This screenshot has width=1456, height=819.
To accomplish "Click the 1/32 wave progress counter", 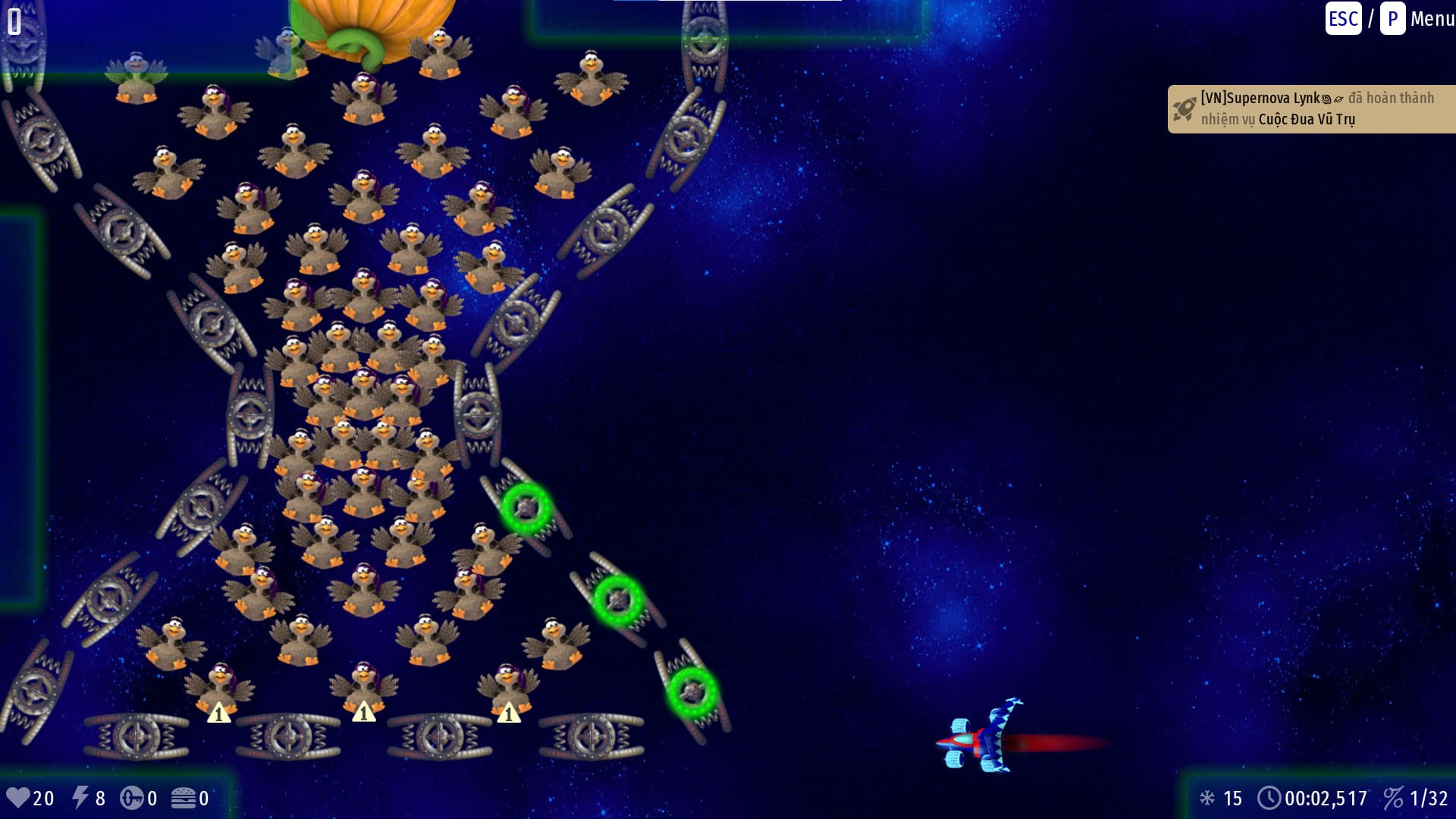I will pyautogui.click(x=1429, y=798).
